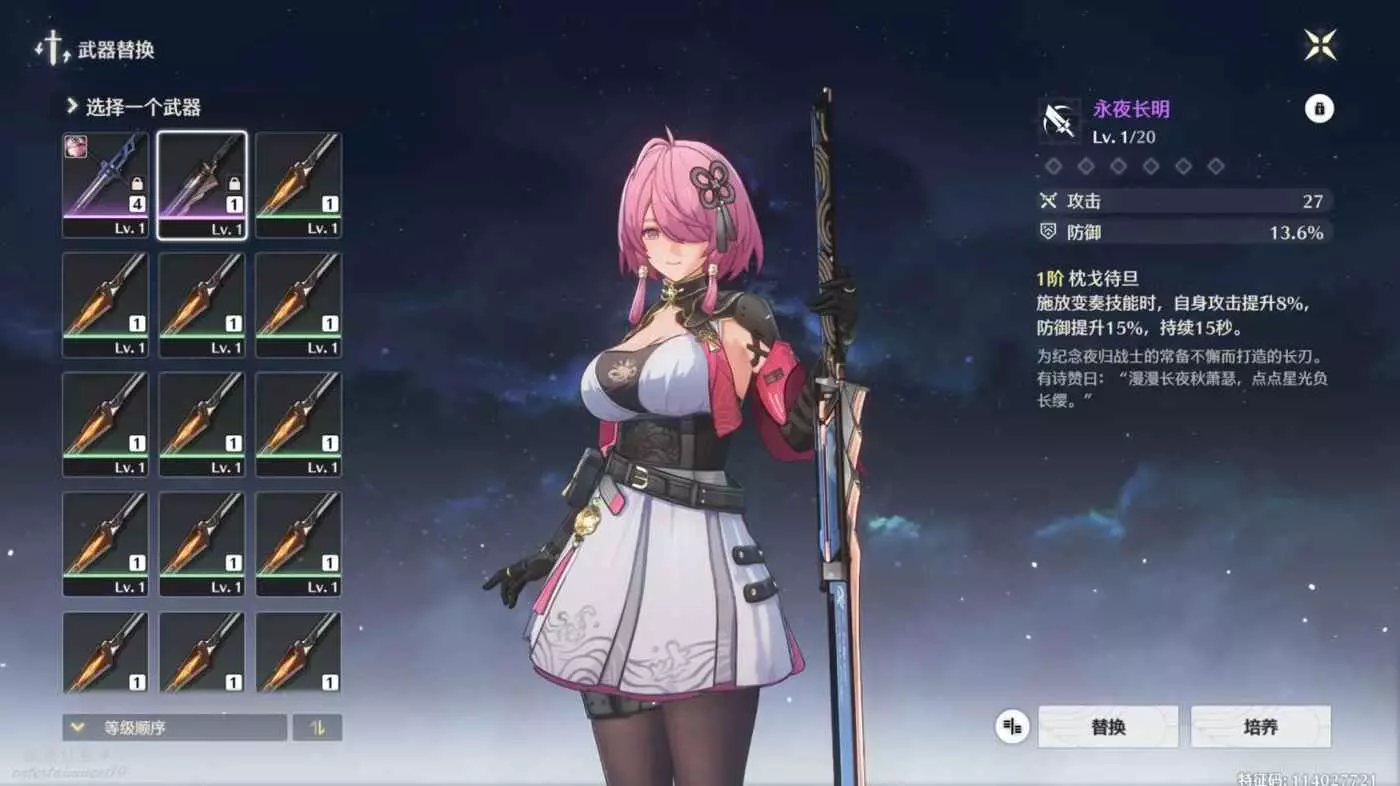Reverse the sort order with the arrows button
The width and height of the screenshot is (1400, 786).
tap(317, 728)
